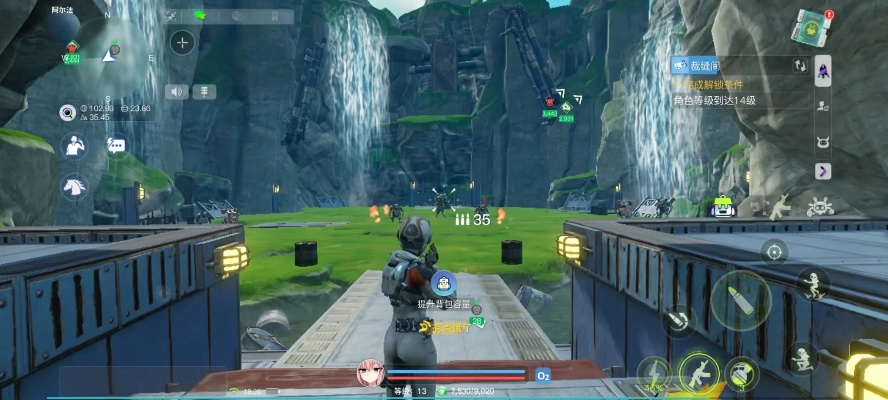Tap the magnifier icon beside coordinates
Screen dimensions: 888x400
click(x=68, y=110)
